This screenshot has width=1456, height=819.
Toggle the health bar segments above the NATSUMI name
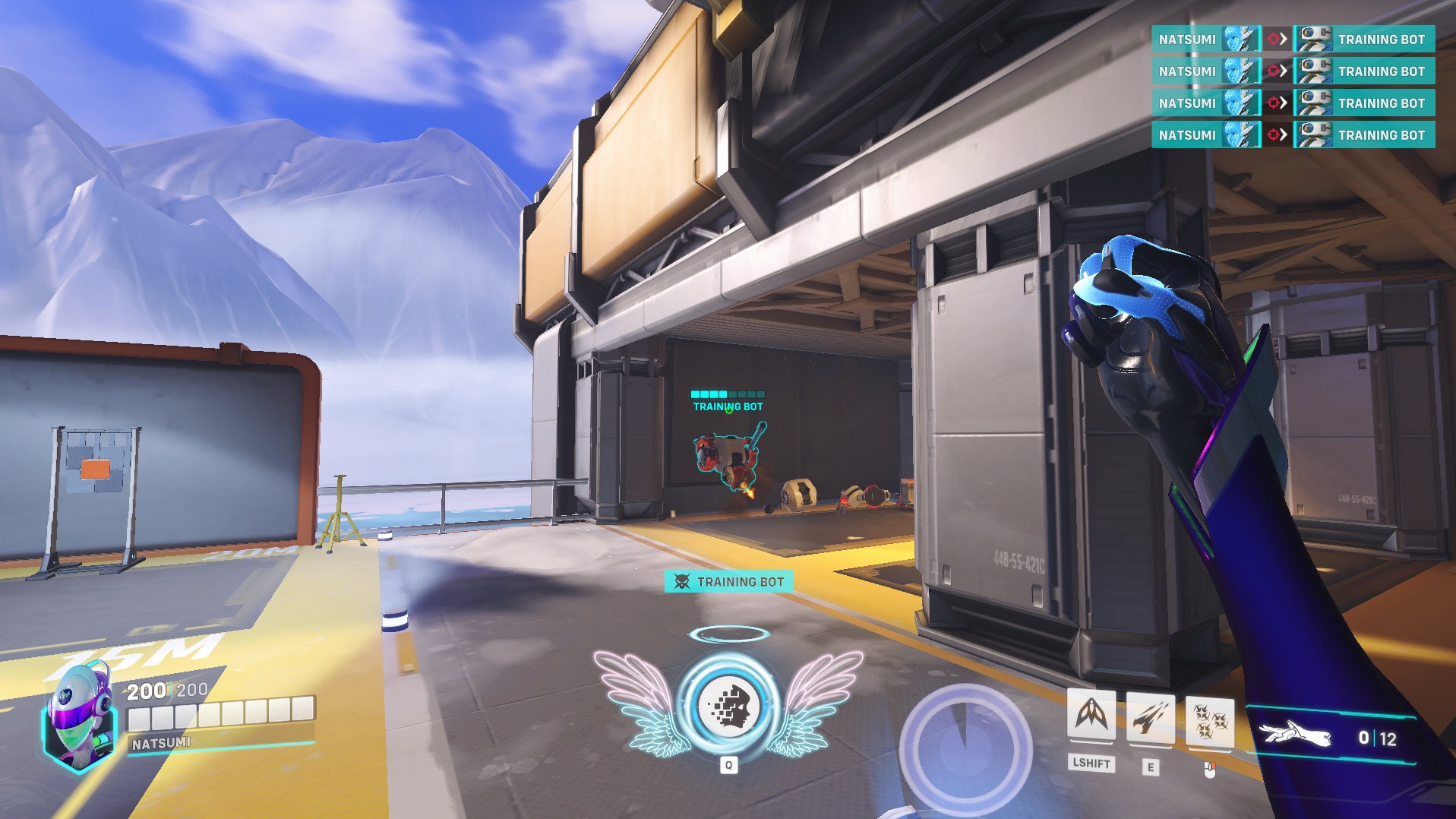pyautogui.click(x=219, y=713)
